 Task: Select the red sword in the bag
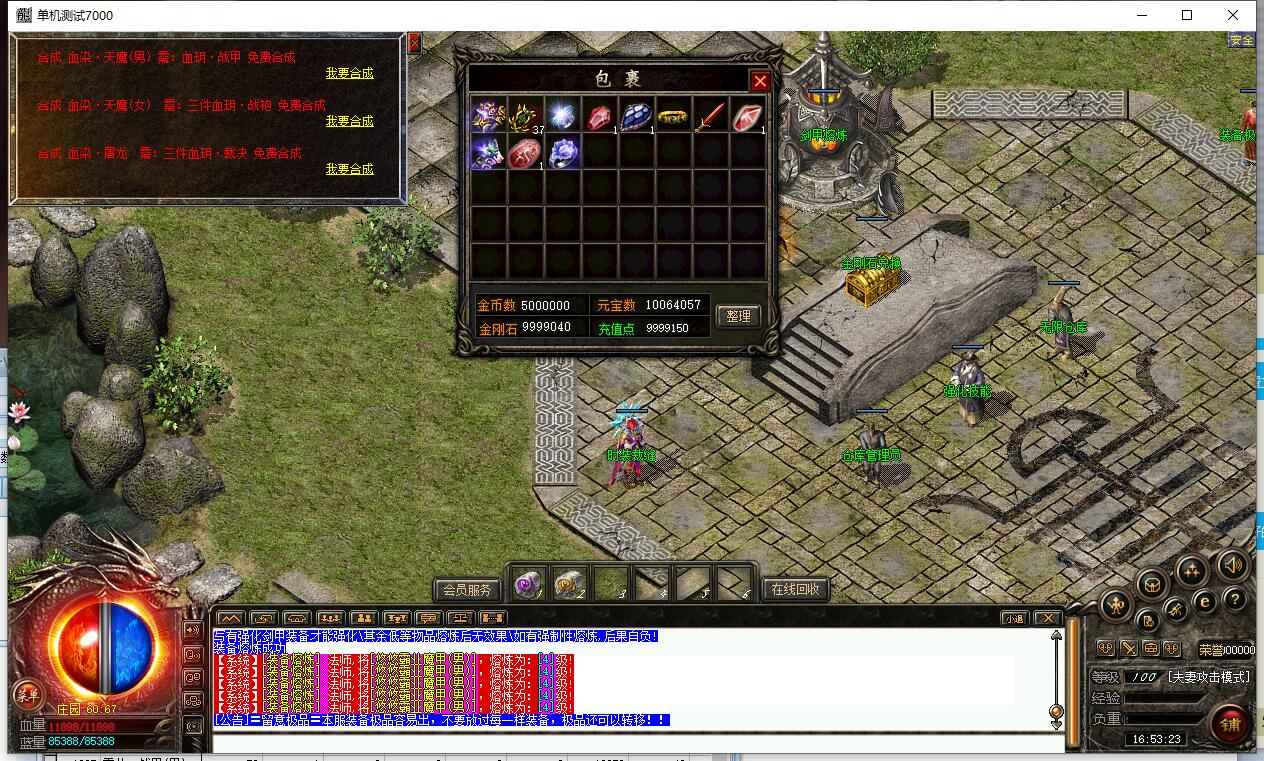coord(710,116)
